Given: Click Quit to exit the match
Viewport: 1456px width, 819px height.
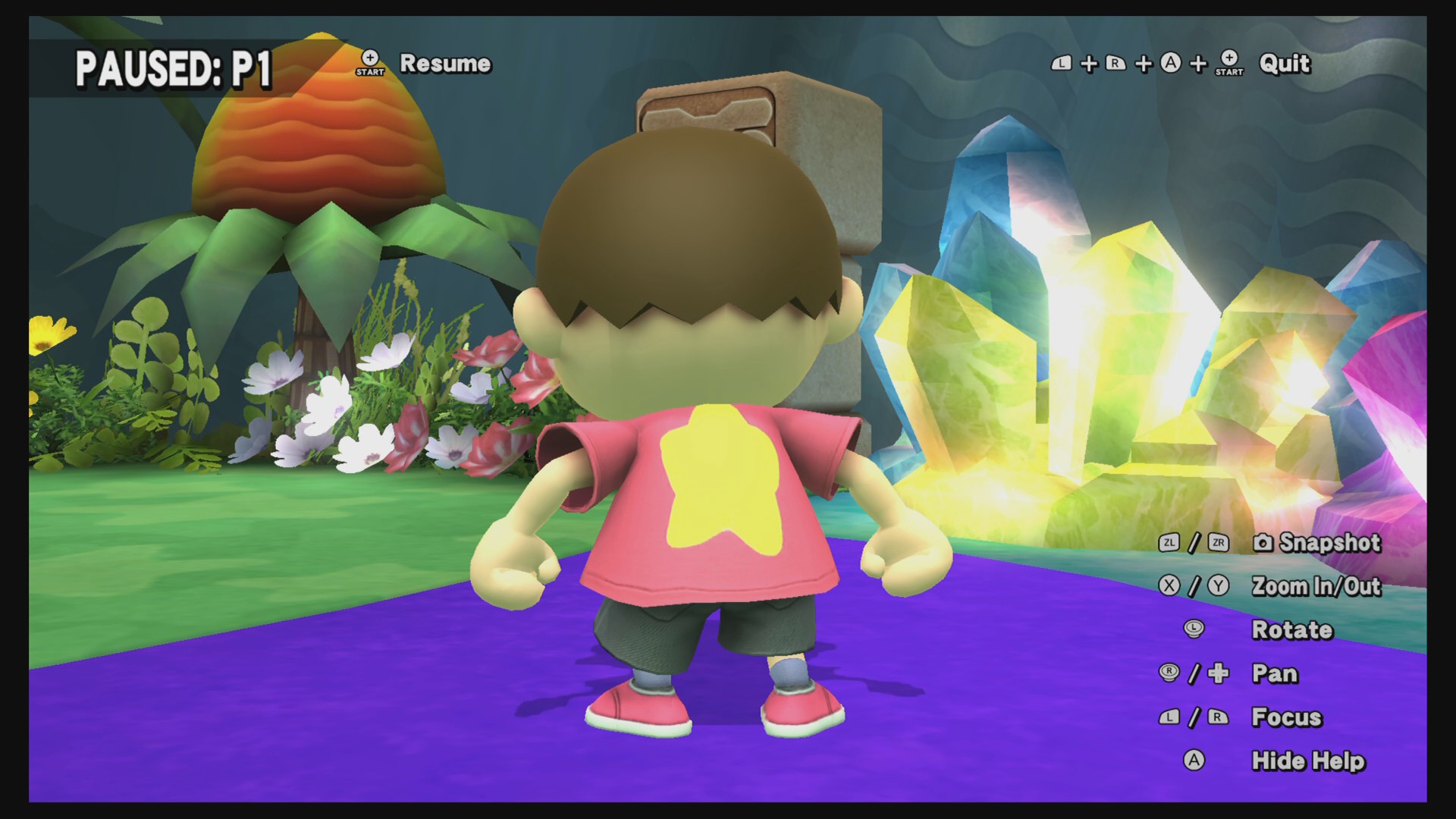Looking at the screenshot, I should [x=1284, y=64].
